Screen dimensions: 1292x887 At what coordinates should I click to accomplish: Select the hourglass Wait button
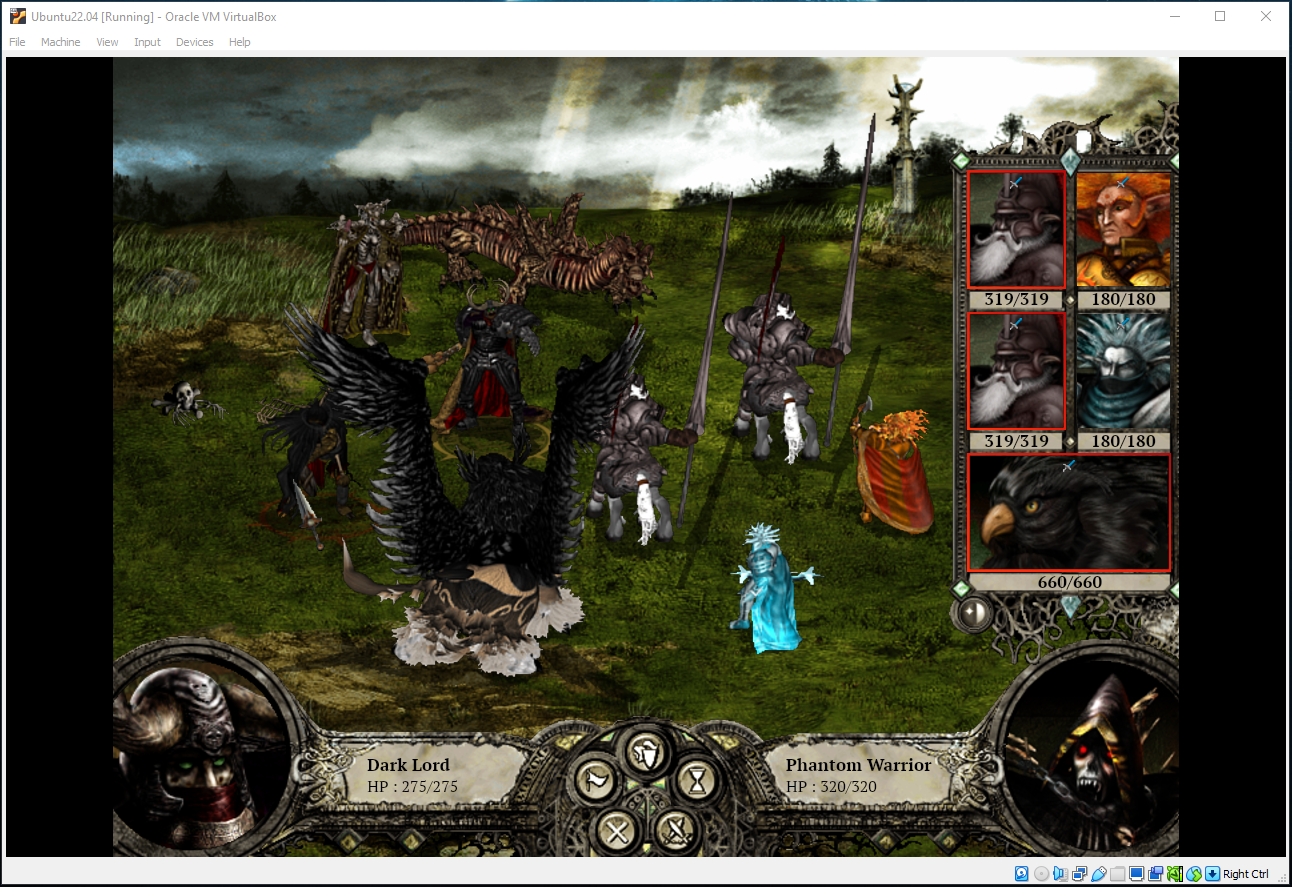697,780
